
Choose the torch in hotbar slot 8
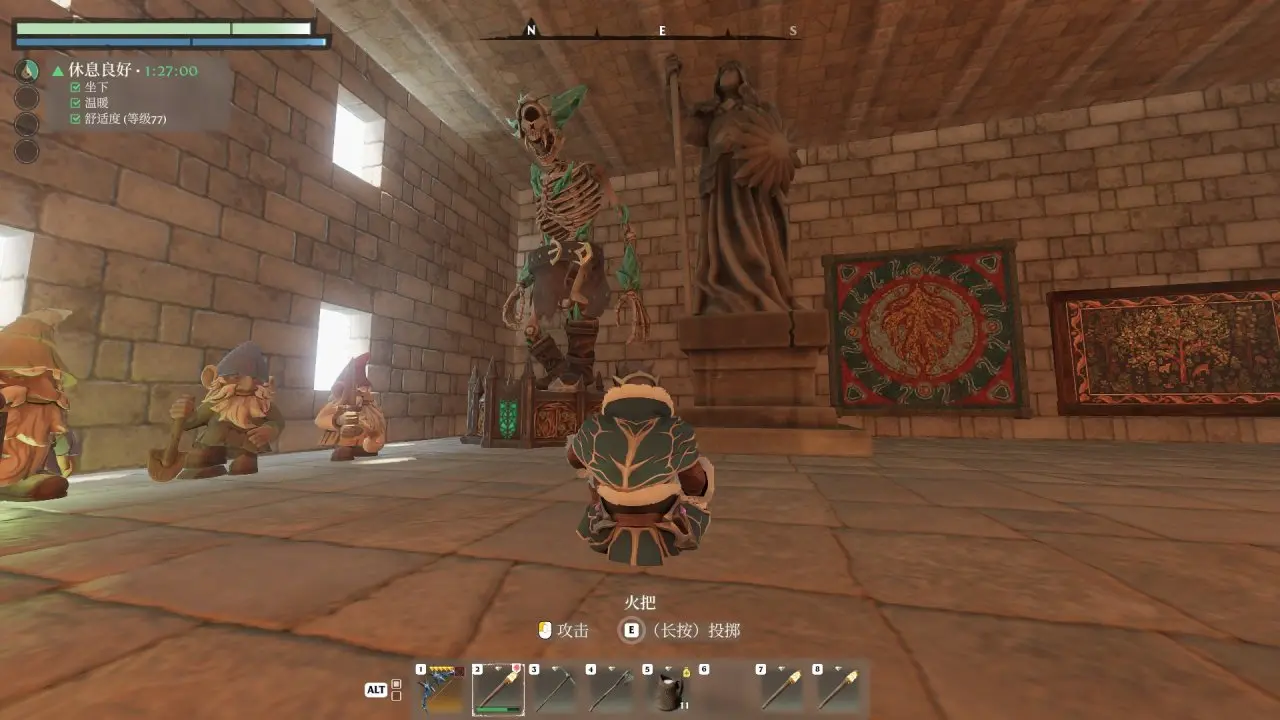click(x=840, y=689)
